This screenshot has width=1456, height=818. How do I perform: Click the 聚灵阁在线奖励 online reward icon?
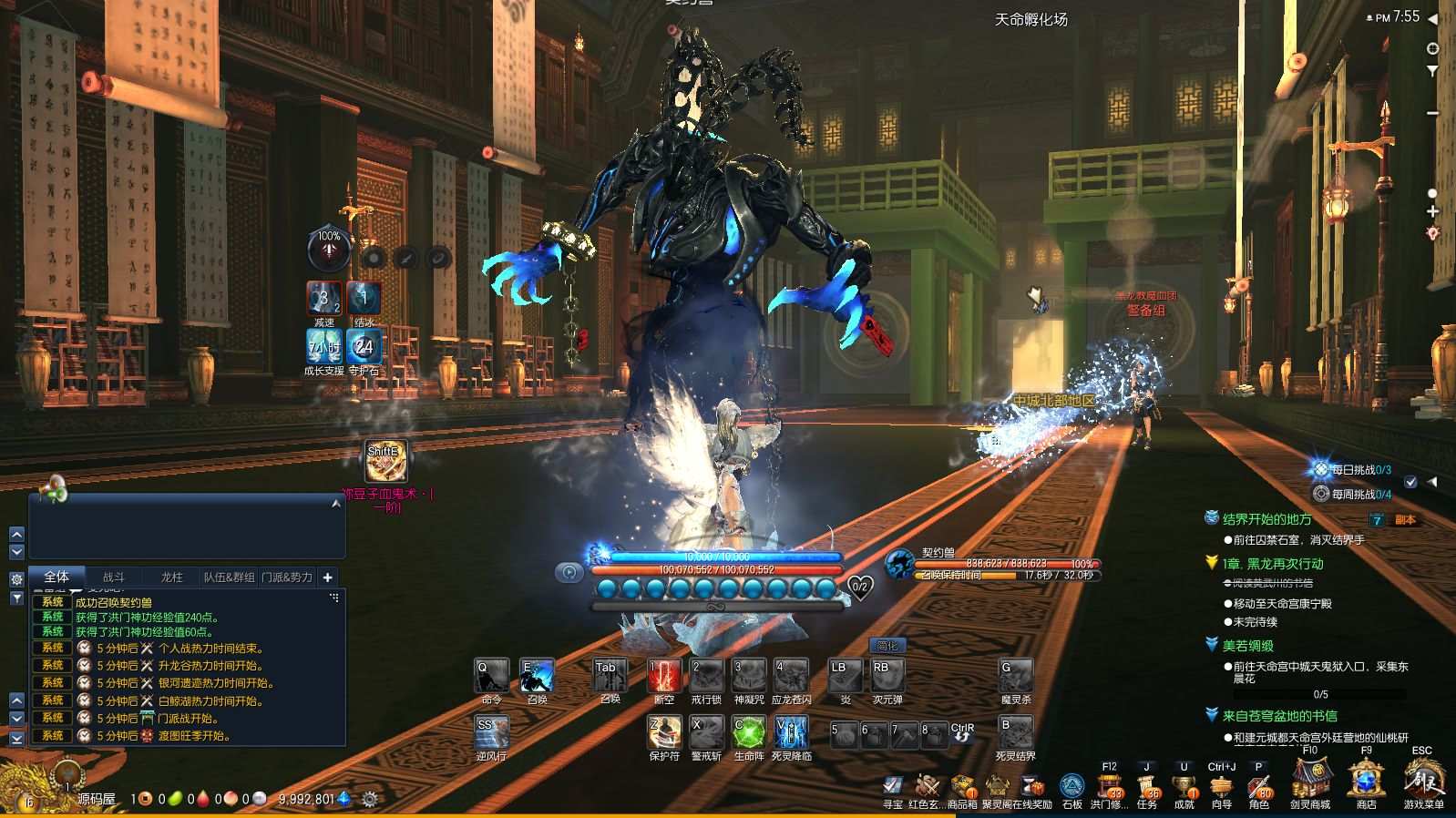tap(999, 785)
